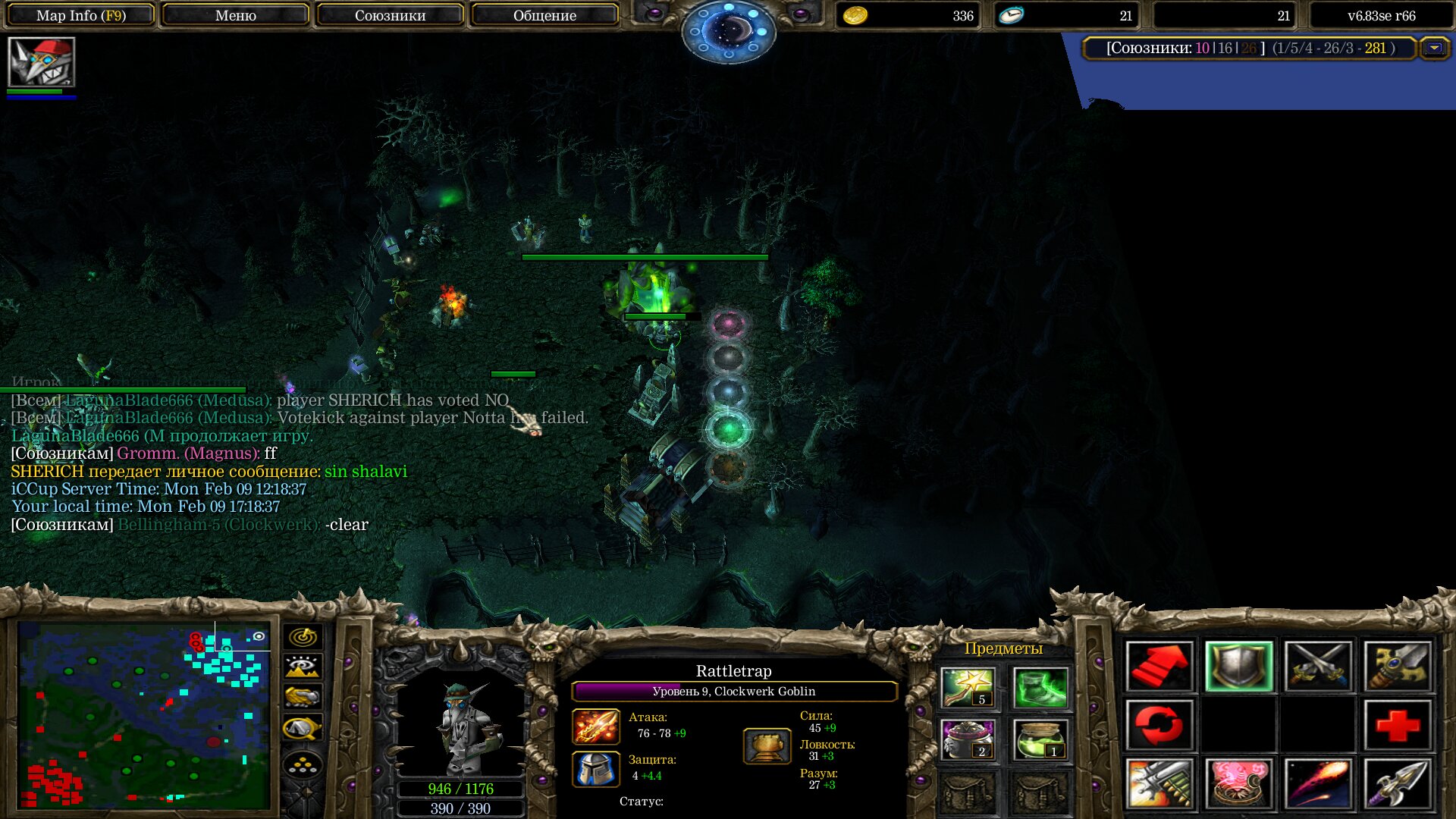This screenshot has height=819, width=1456.
Task: Select the green boots inventory slot
Action: click(x=1040, y=688)
